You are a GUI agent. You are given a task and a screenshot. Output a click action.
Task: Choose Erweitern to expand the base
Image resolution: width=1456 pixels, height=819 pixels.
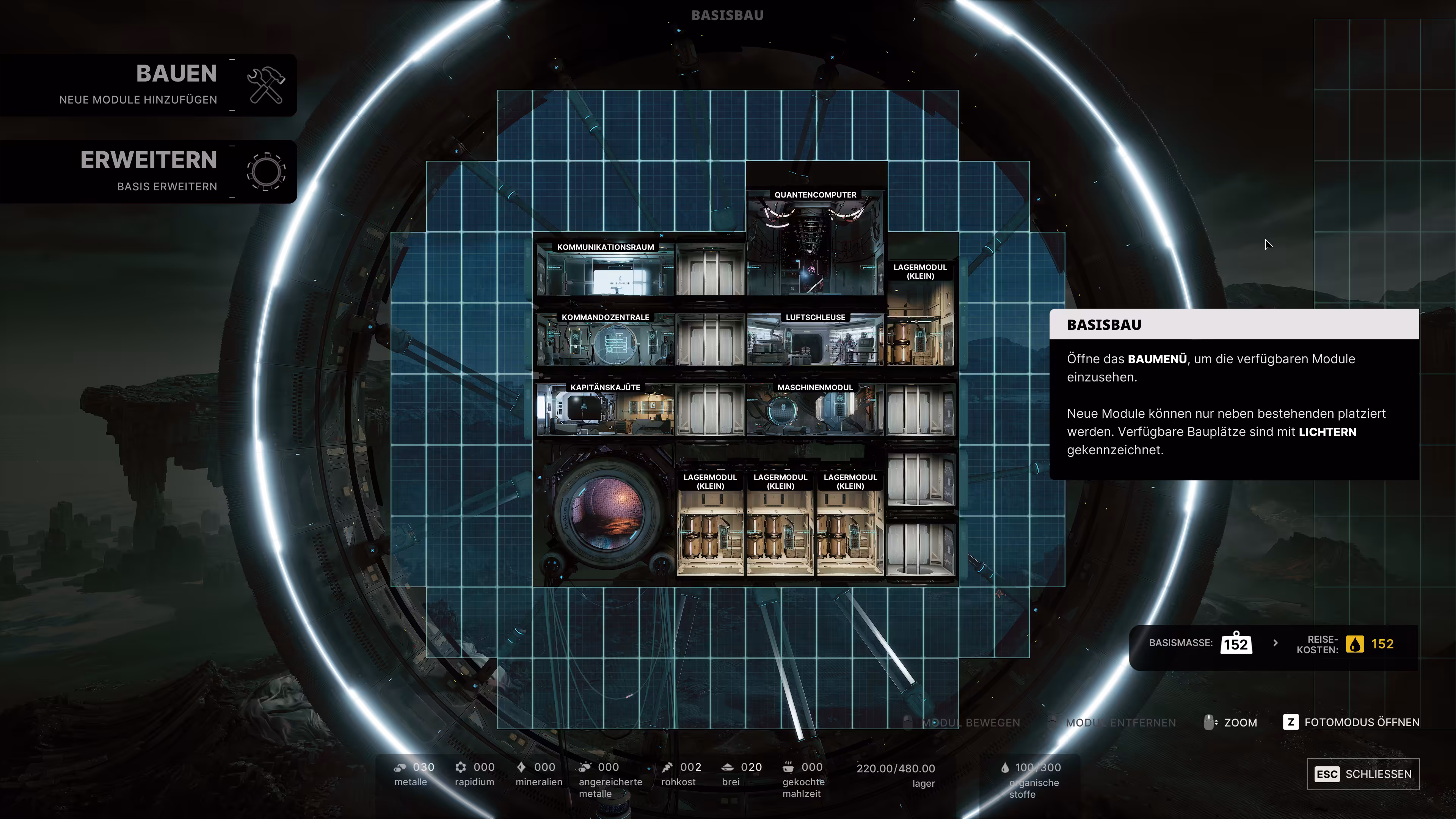click(148, 171)
